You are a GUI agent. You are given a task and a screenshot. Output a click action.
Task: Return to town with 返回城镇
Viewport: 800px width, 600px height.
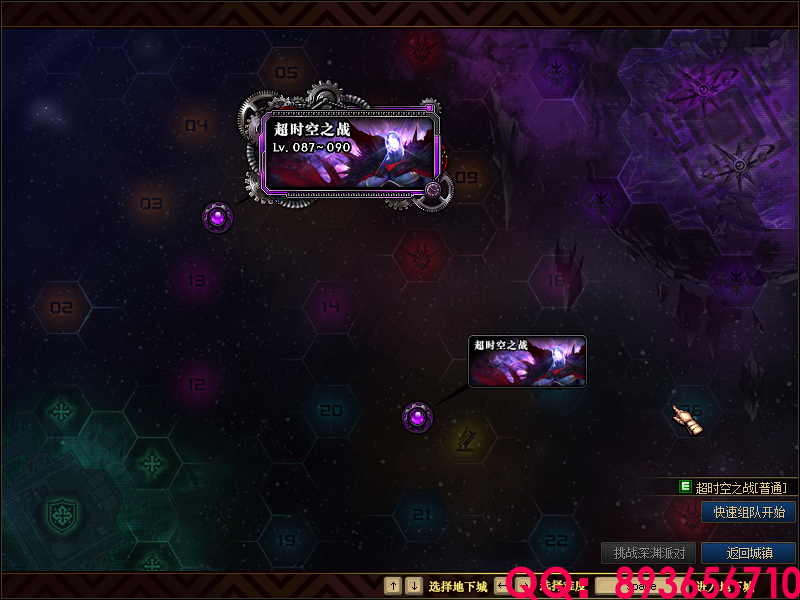pos(748,552)
